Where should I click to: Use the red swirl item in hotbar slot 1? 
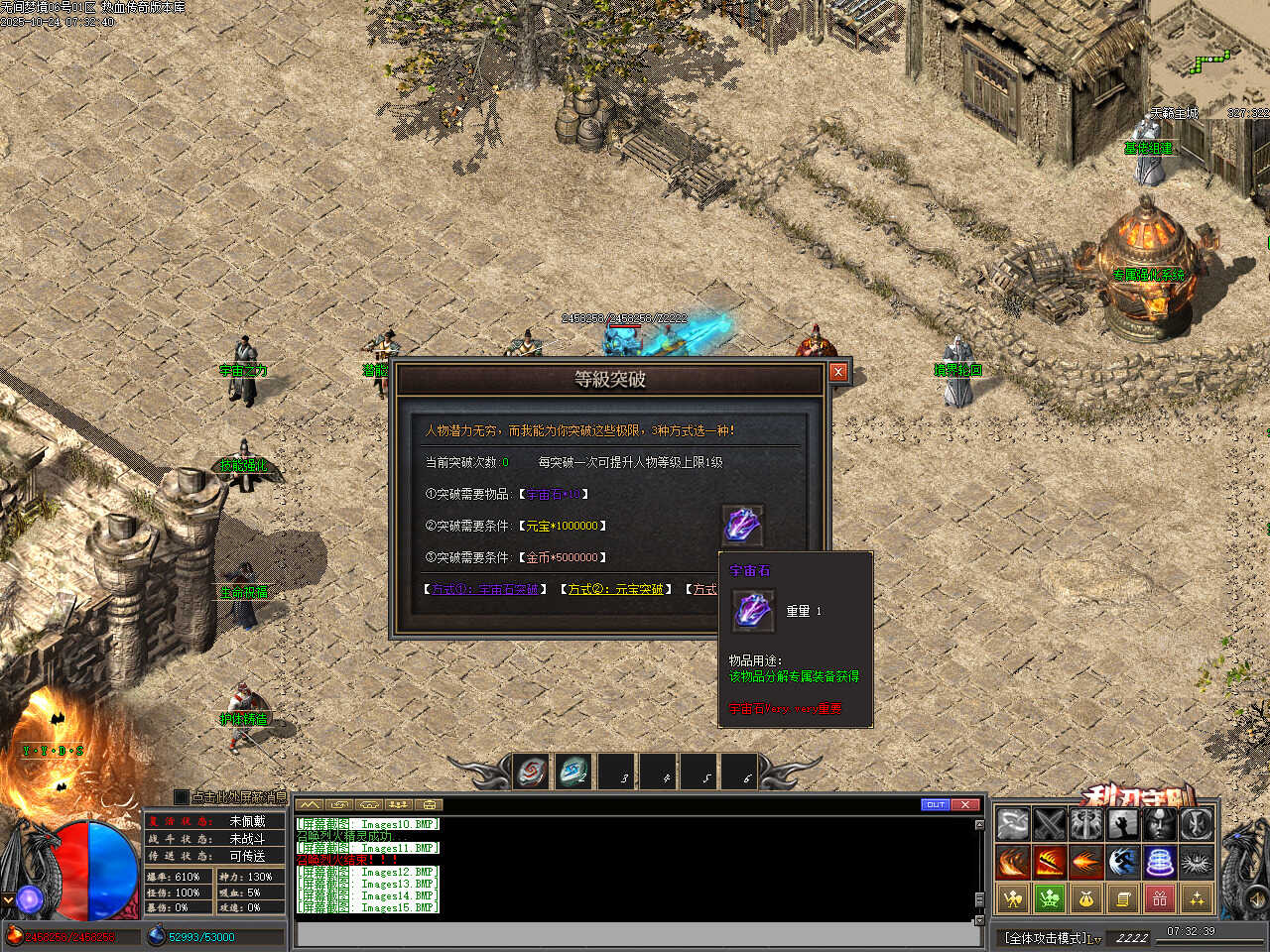pyautogui.click(x=532, y=771)
